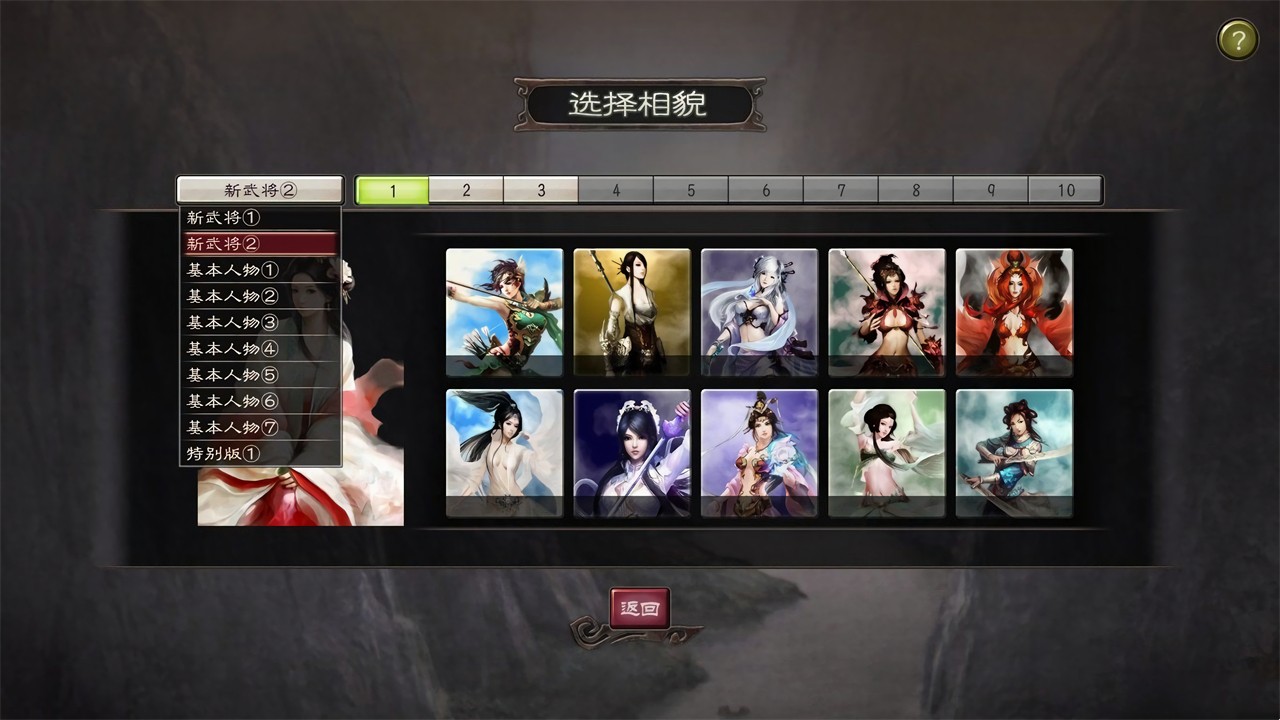Switch to portrait page 3 tab

tap(541, 189)
